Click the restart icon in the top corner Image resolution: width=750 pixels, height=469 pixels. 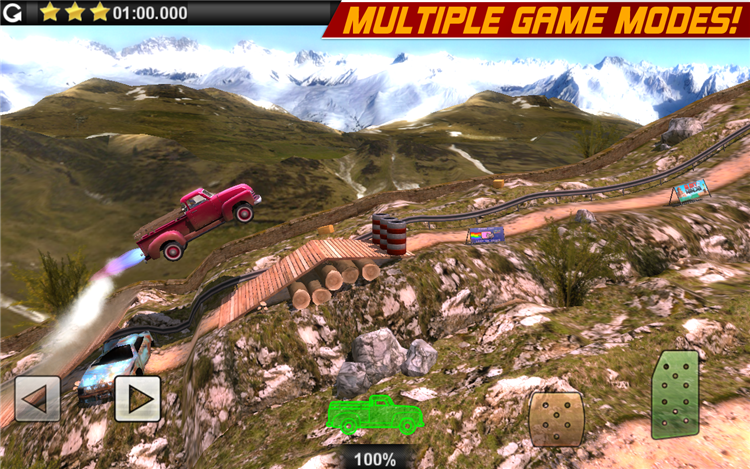point(14,12)
